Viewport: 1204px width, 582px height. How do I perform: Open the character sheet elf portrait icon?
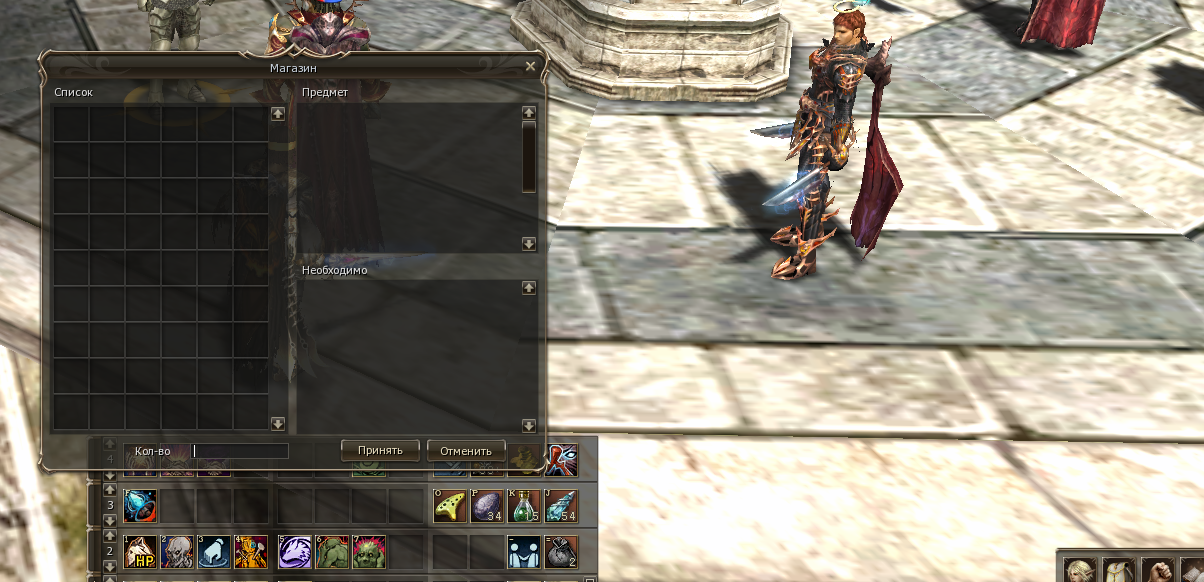pos(1081,568)
